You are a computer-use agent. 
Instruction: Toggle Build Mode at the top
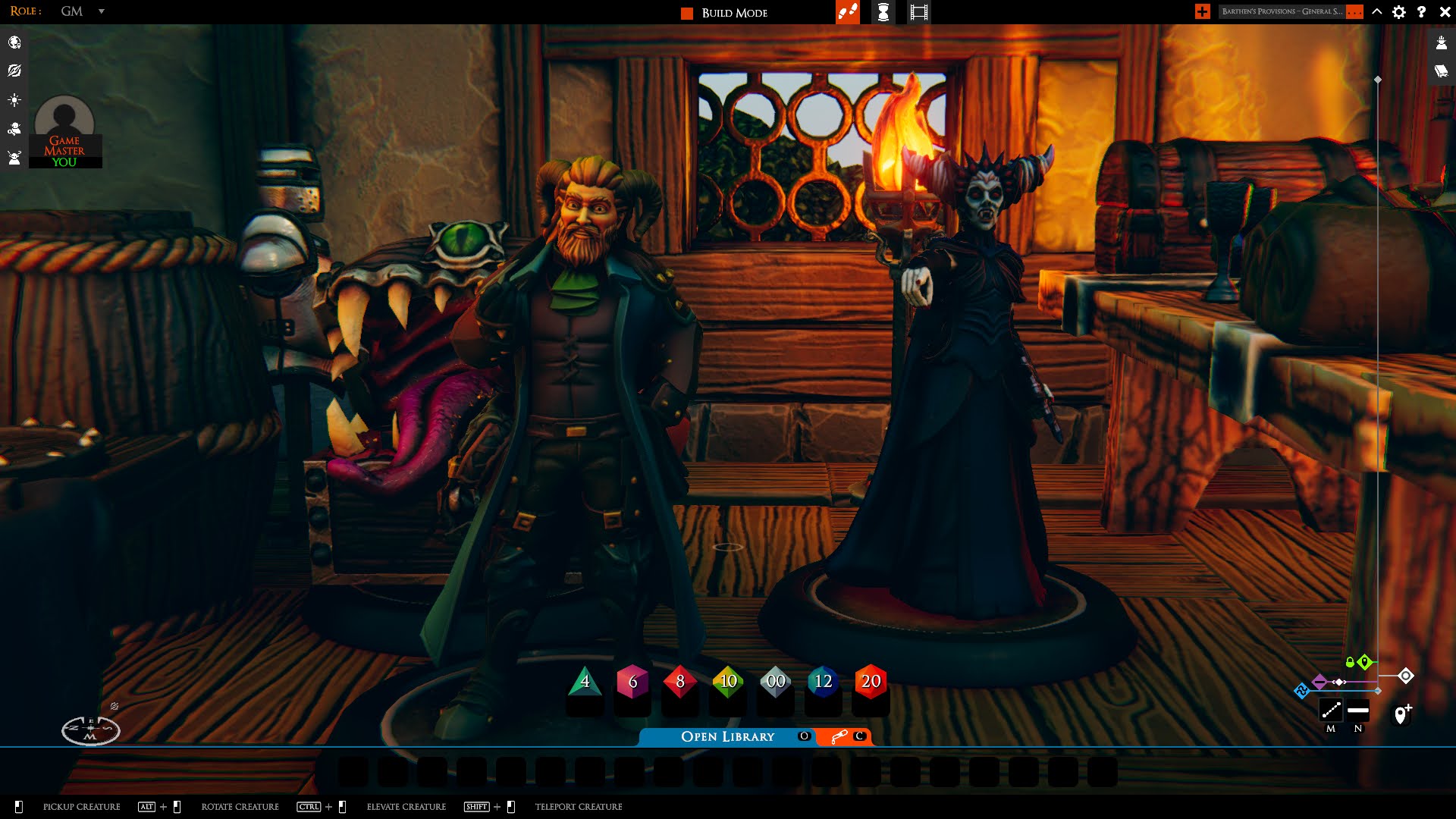pos(724,13)
